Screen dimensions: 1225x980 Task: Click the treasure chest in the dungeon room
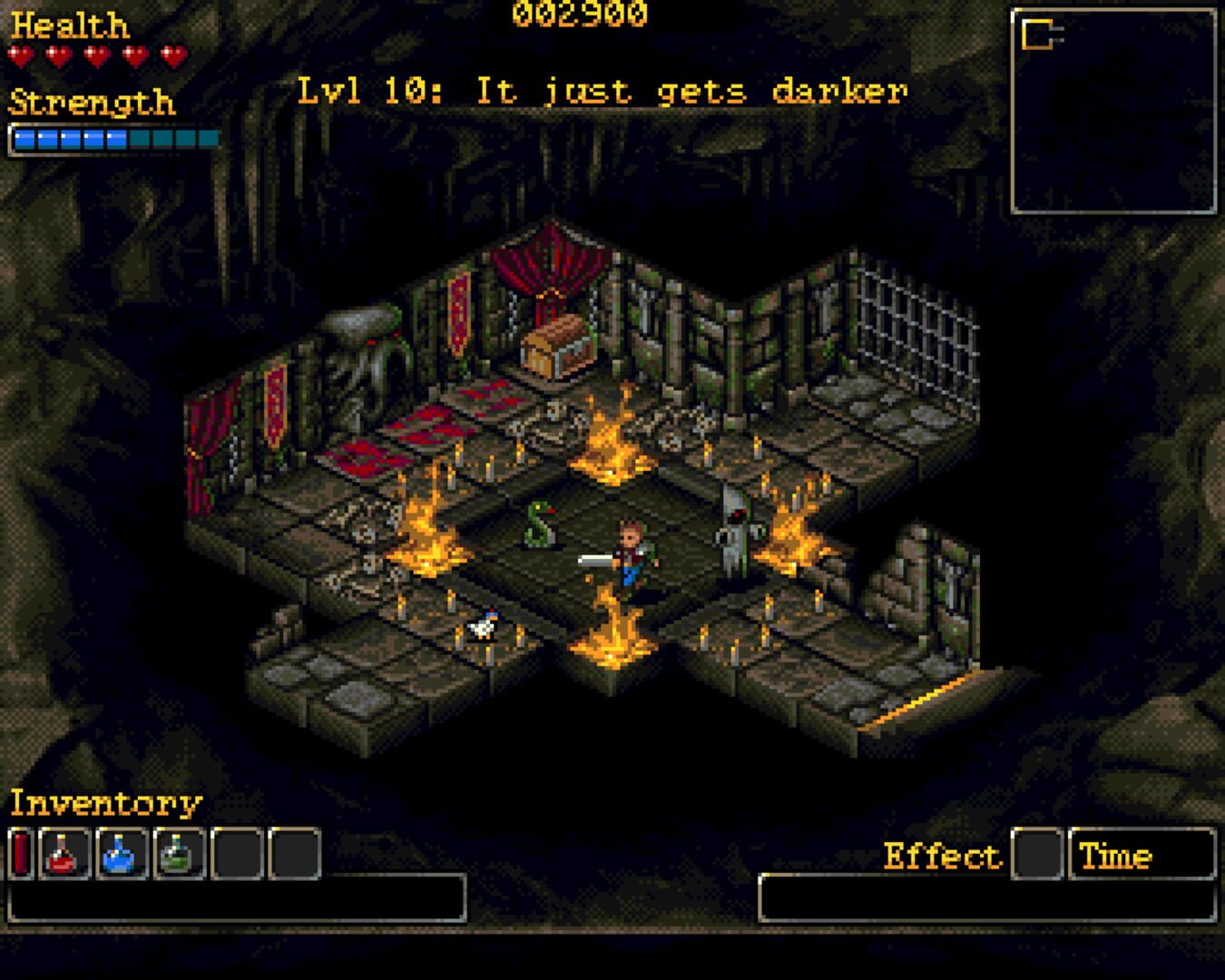(x=555, y=349)
